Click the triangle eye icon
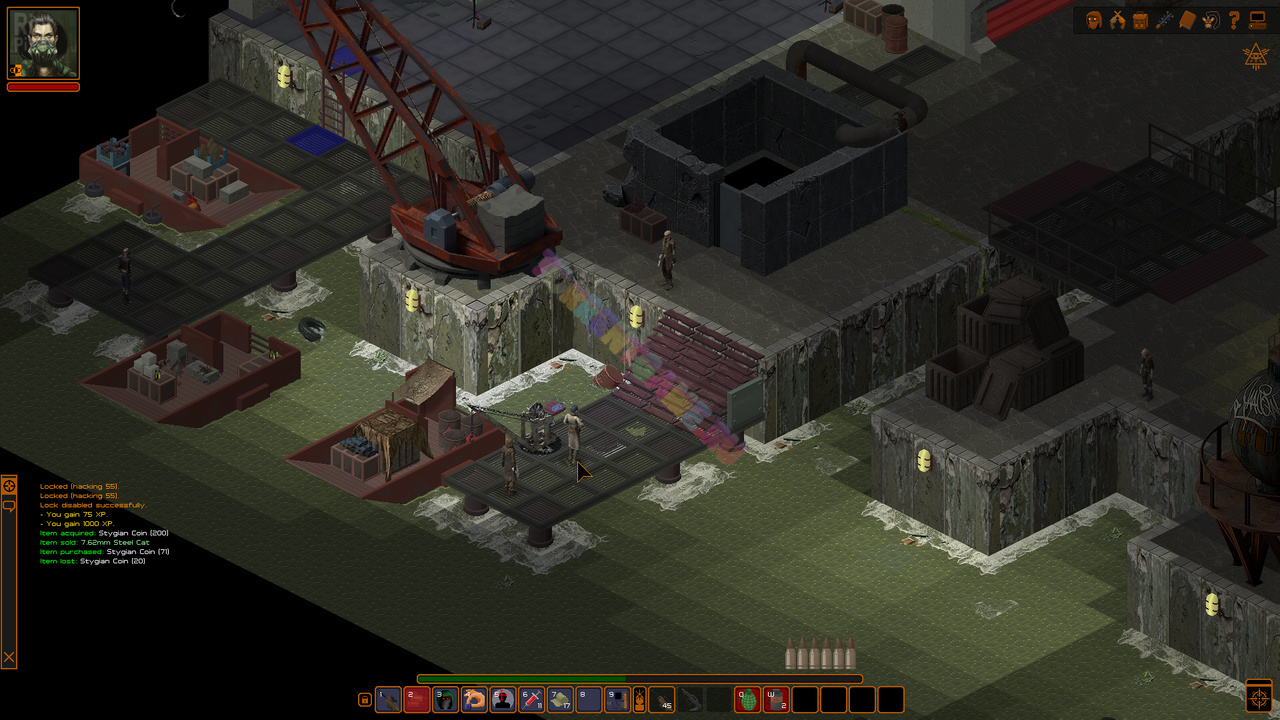The width and height of the screenshot is (1280, 720). coord(1255,57)
